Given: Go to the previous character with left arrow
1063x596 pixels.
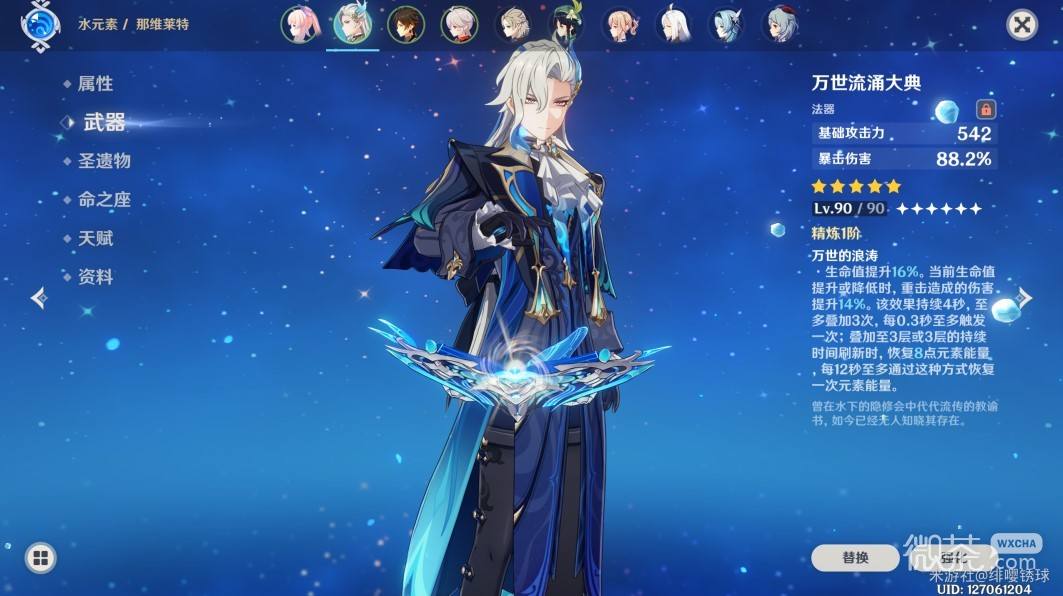Looking at the screenshot, I should tap(38, 297).
